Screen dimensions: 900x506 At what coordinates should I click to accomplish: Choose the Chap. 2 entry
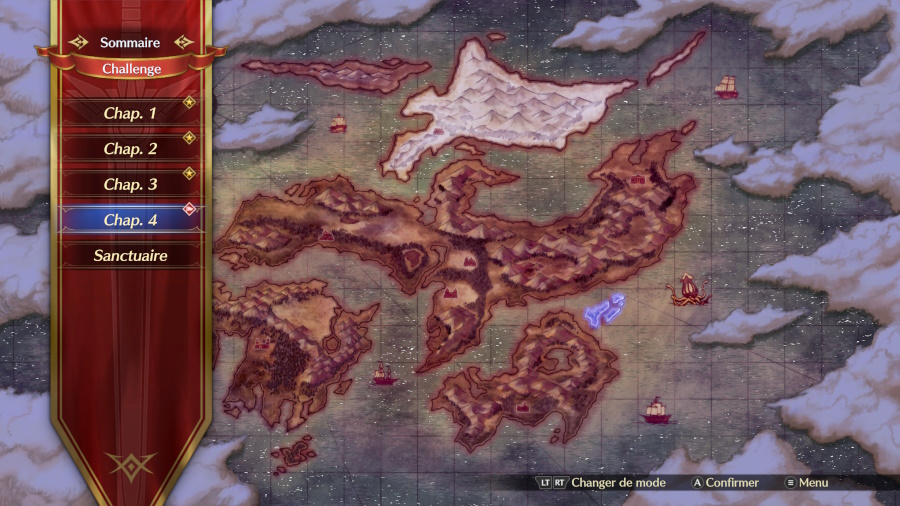(130, 149)
